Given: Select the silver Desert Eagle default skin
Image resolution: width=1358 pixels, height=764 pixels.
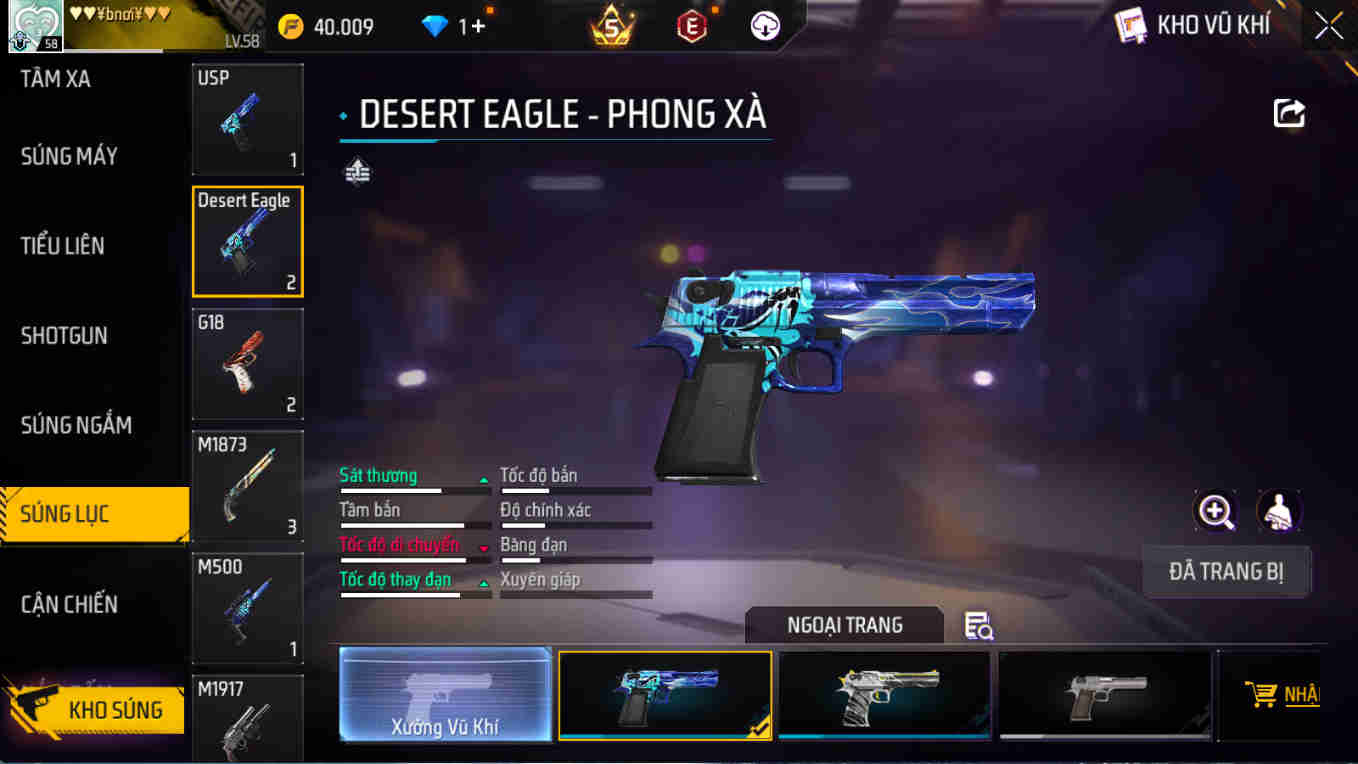Looking at the screenshot, I should pyautogui.click(x=1103, y=694).
